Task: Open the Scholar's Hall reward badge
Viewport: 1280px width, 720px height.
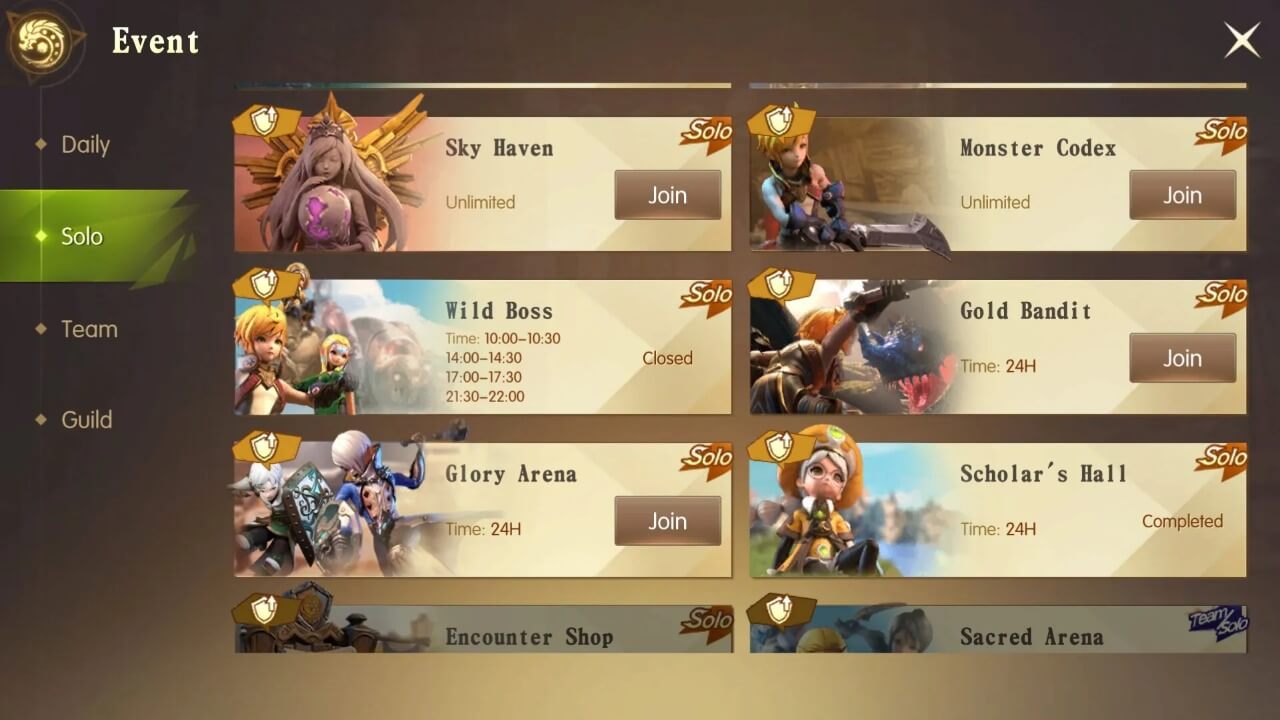Action: click(x=777, y=444)
